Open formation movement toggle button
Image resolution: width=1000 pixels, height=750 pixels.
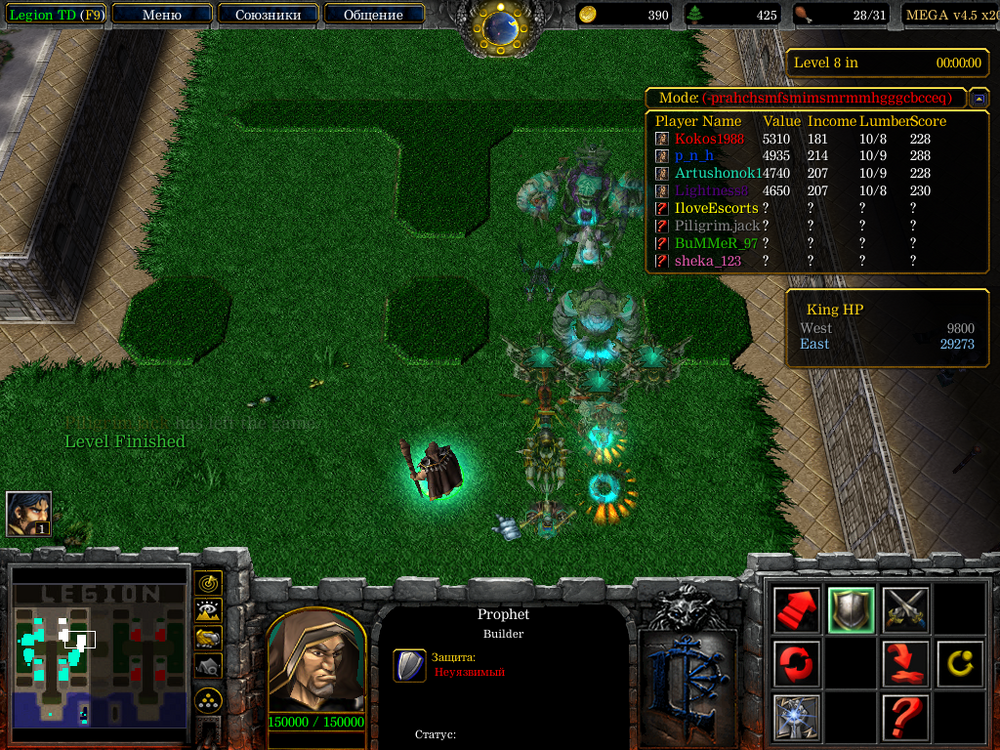point(208,700)
